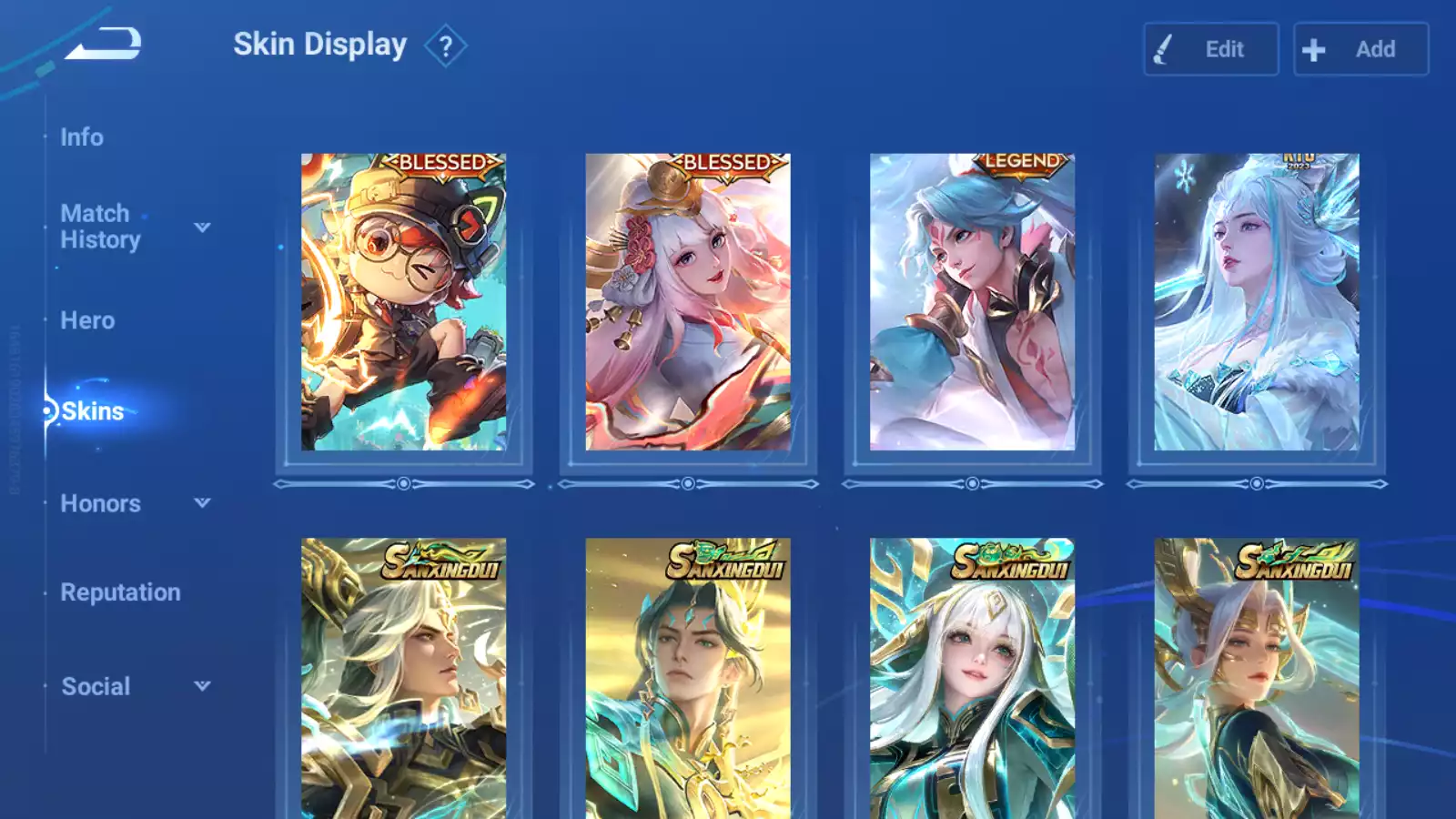This screenshot has width=1456, height=819.
Task: Open the Skin Display help question mark
Action: tap(445, 46)
